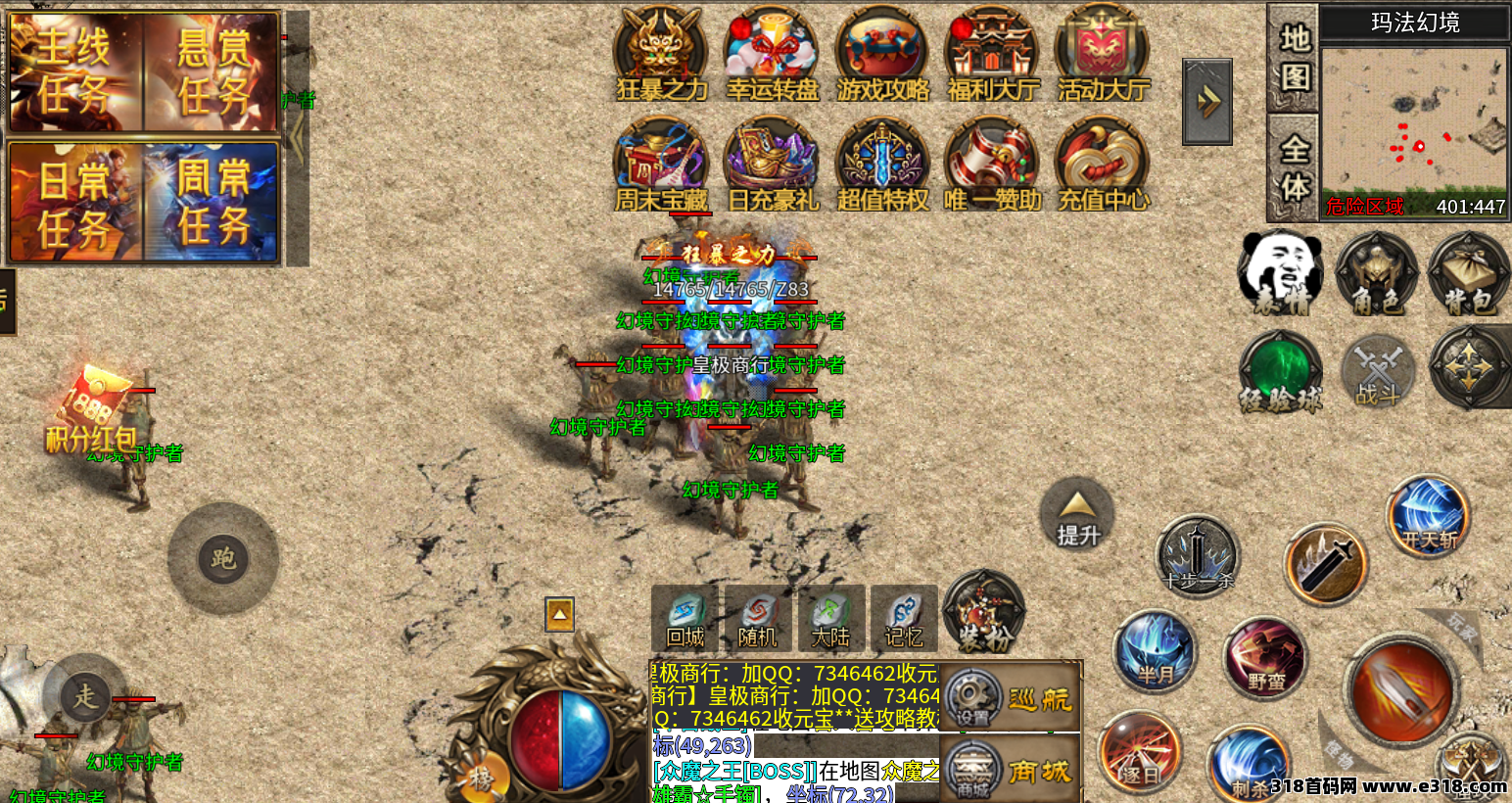Use the 随机 random teleport item
Viewport: 1512px width, 803px height.
[x=757, y=620]
